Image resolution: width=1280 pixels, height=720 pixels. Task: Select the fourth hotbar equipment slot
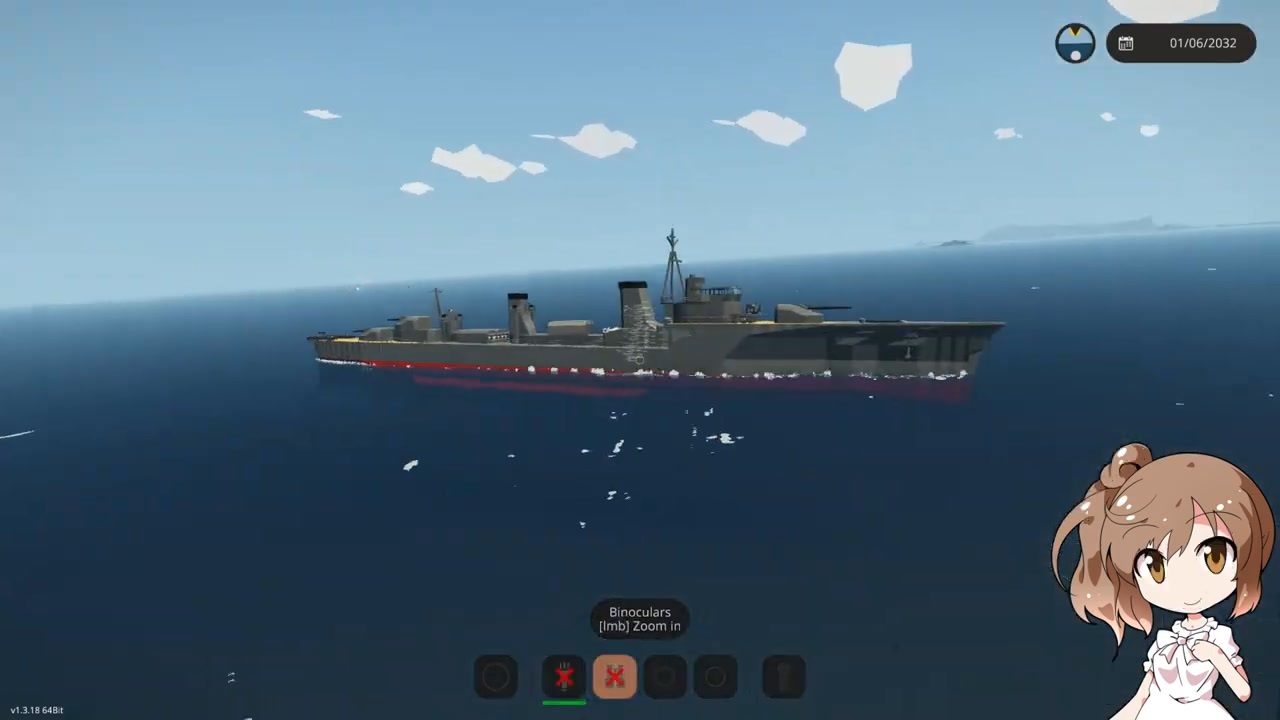pyautogui.click(x=665, y=677)
